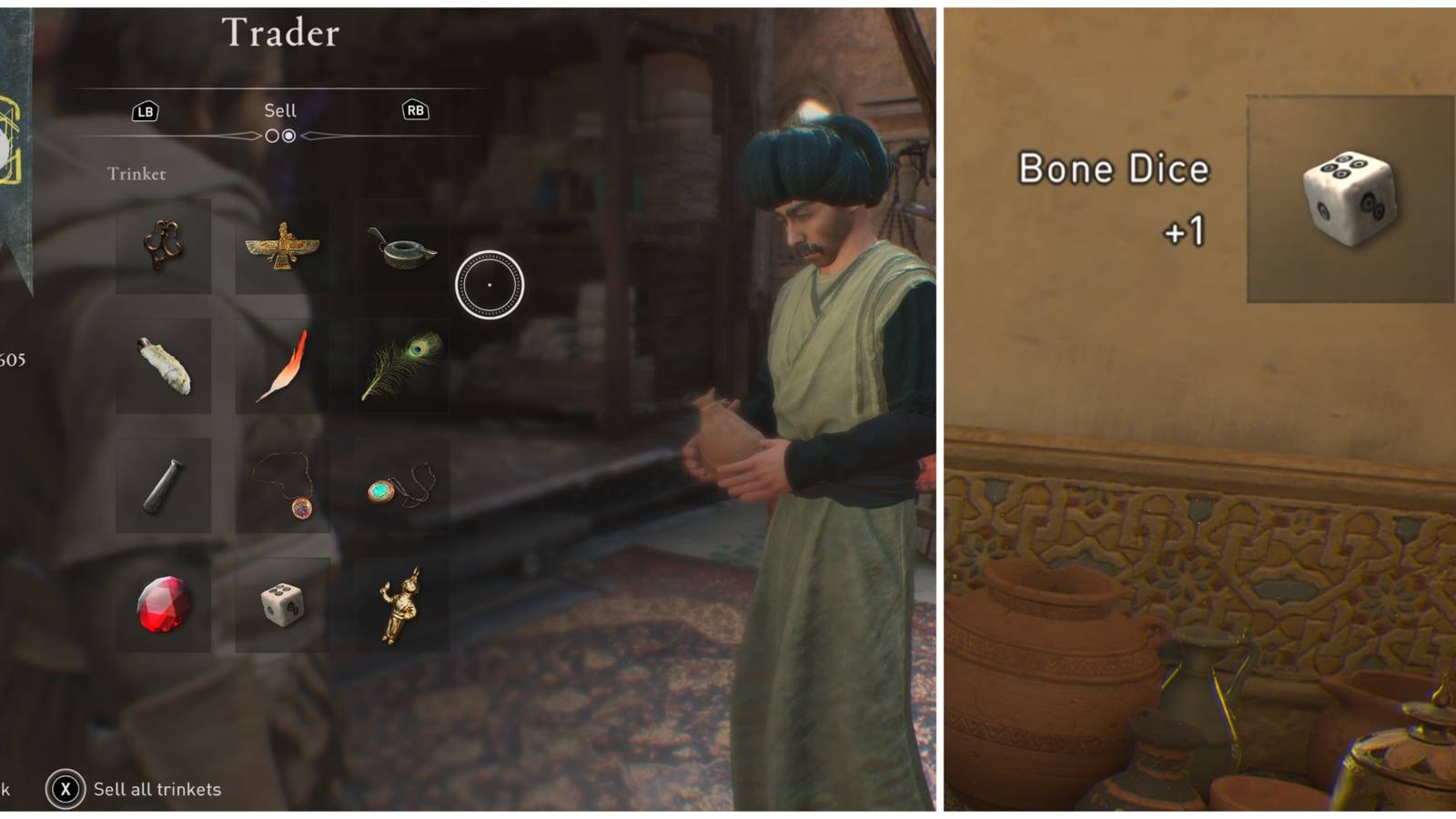Switch to the Sell tab
1456x819 pixels.
coord(281,111)
